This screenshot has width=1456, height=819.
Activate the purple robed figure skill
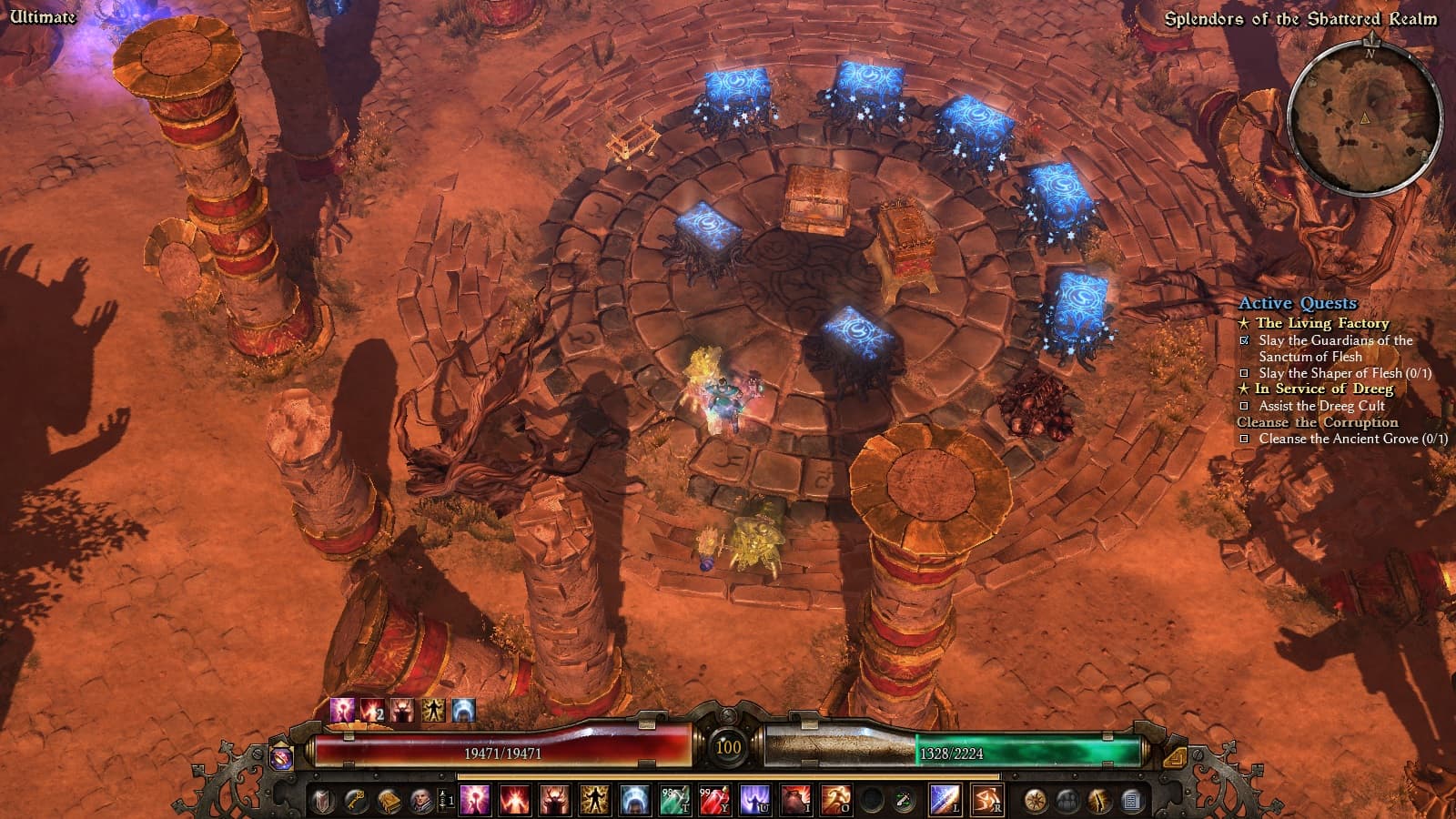pos(753,801)
